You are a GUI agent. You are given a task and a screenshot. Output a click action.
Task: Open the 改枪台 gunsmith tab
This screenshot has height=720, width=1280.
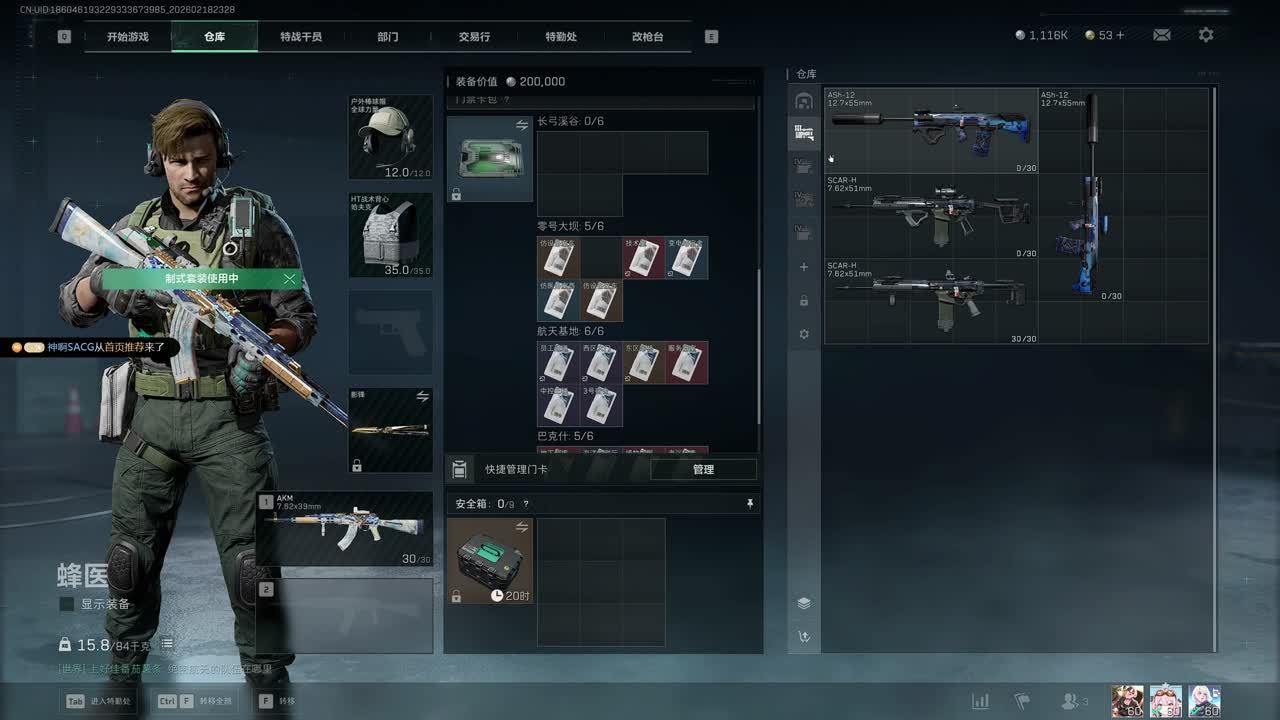tap(647, 37)
